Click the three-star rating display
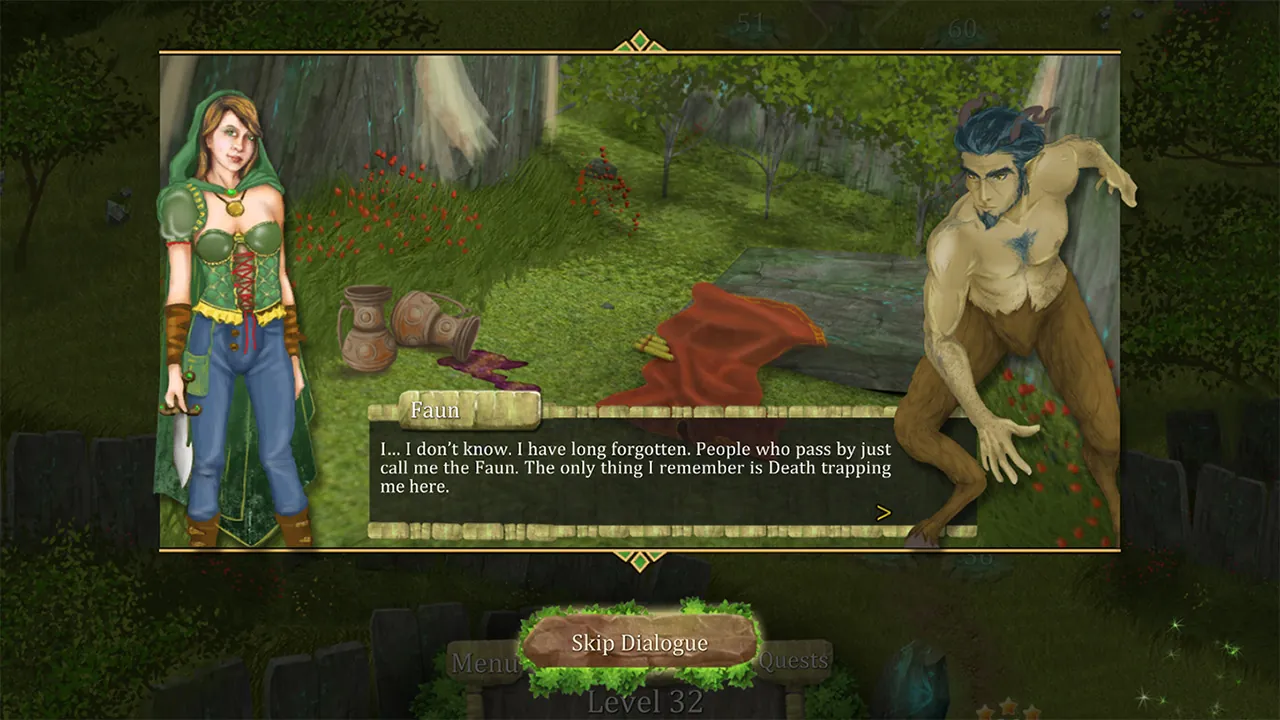This screenshot has width=1280, height=720. pos(1008,712)
